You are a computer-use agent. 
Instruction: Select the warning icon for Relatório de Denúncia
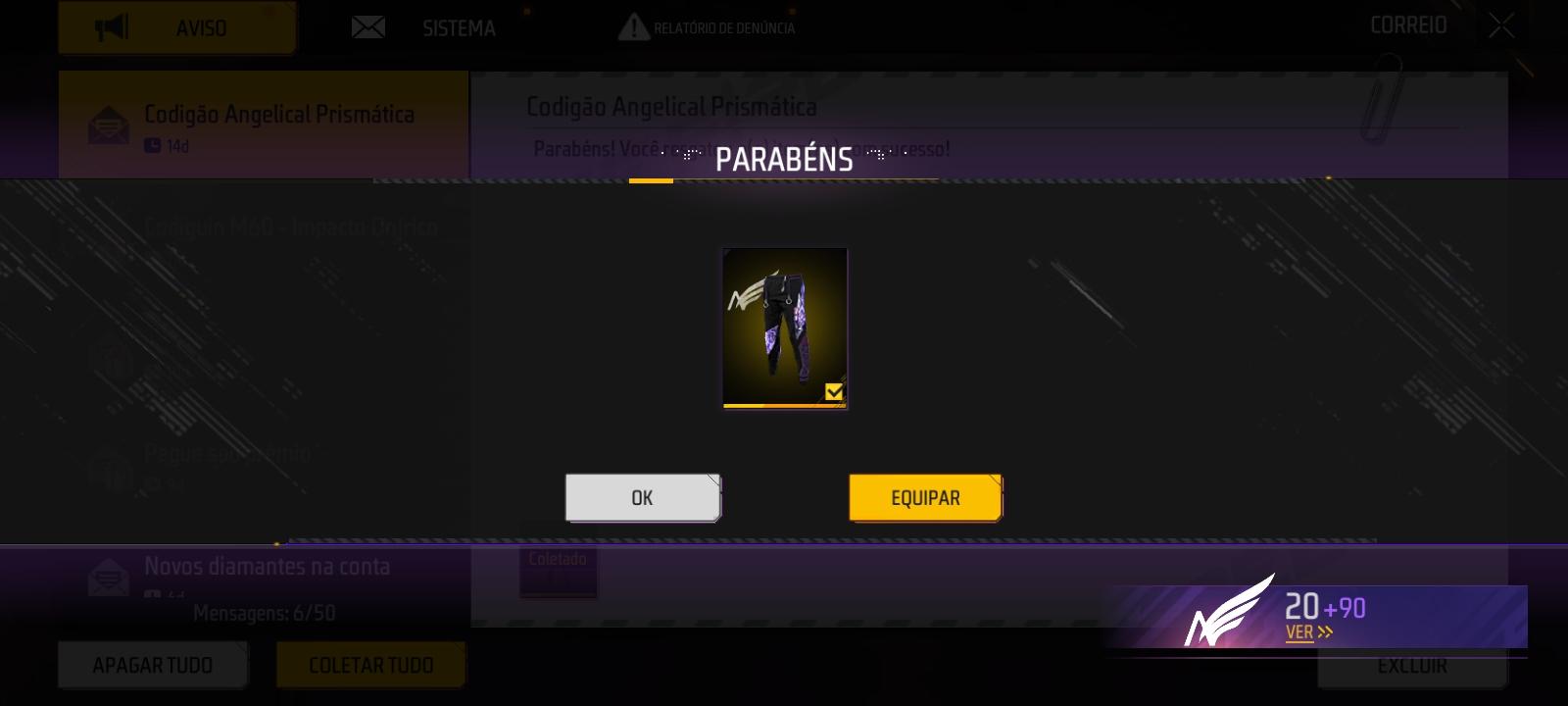(x=633, y=26)
